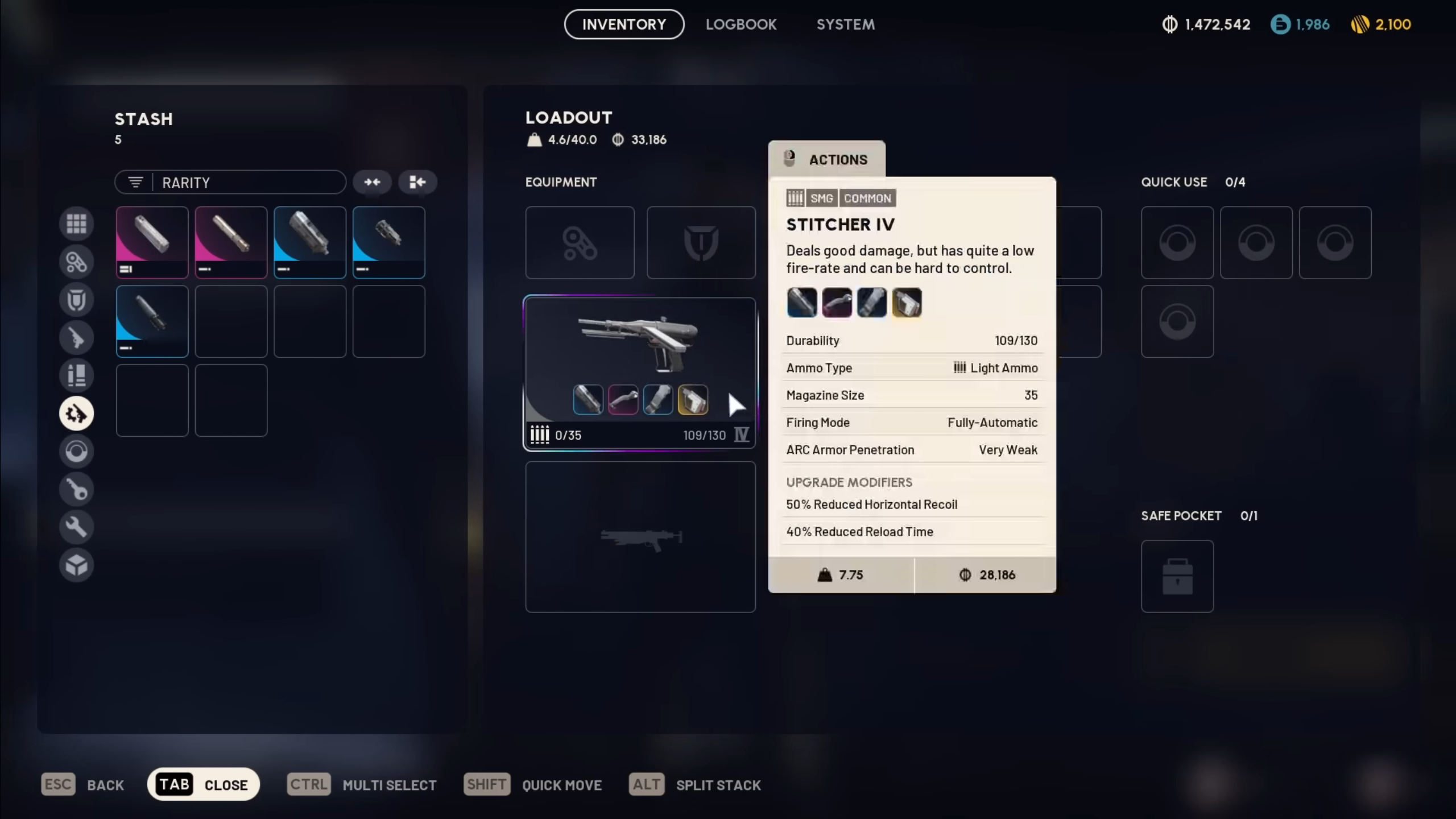Viewport: 1456px width, 819px height.
Task: Toggle the quick-stack items button
Action: pyautogui.click(x=417, y=182)
